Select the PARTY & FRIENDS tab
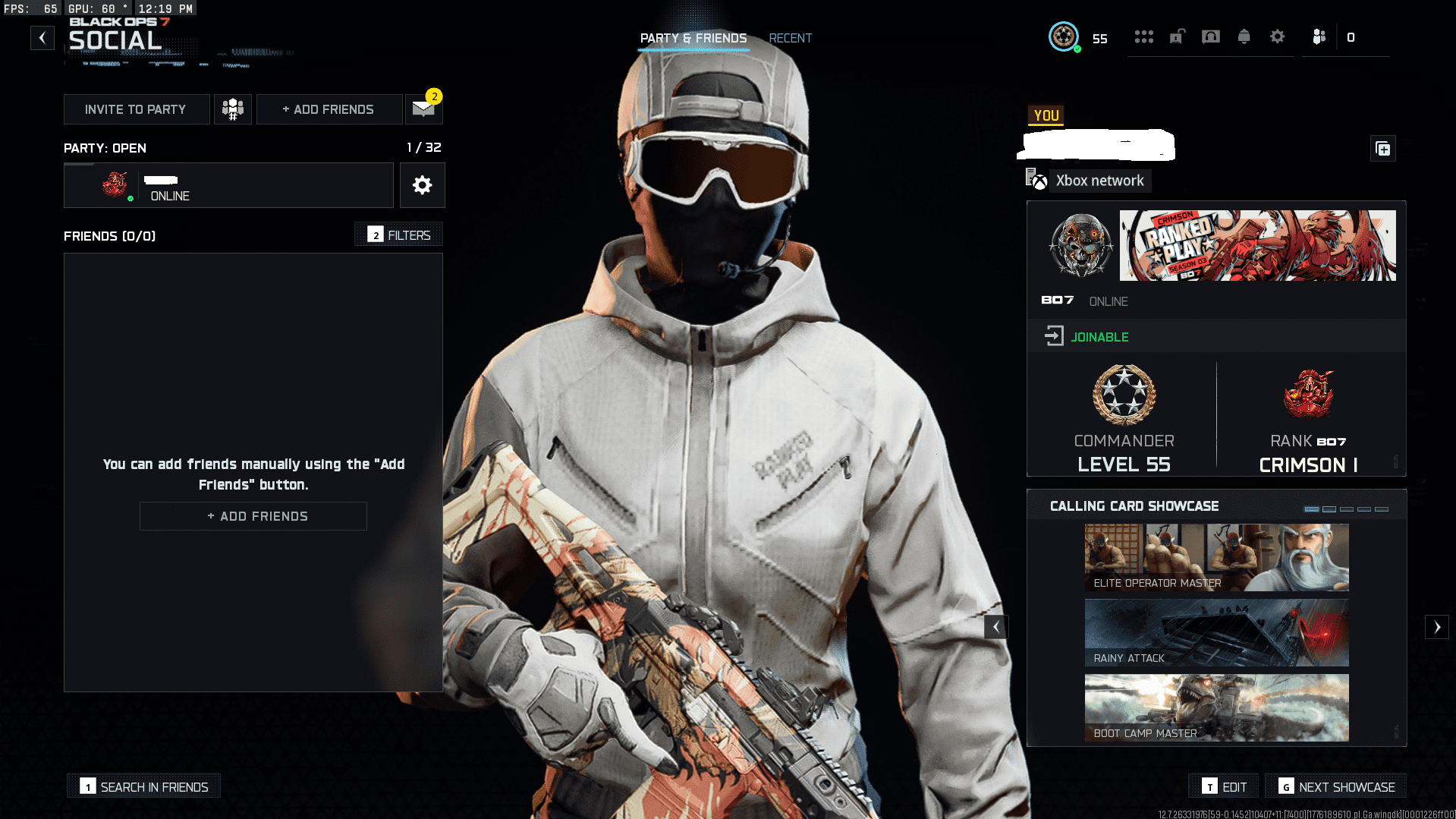 (x=693, y=38)
